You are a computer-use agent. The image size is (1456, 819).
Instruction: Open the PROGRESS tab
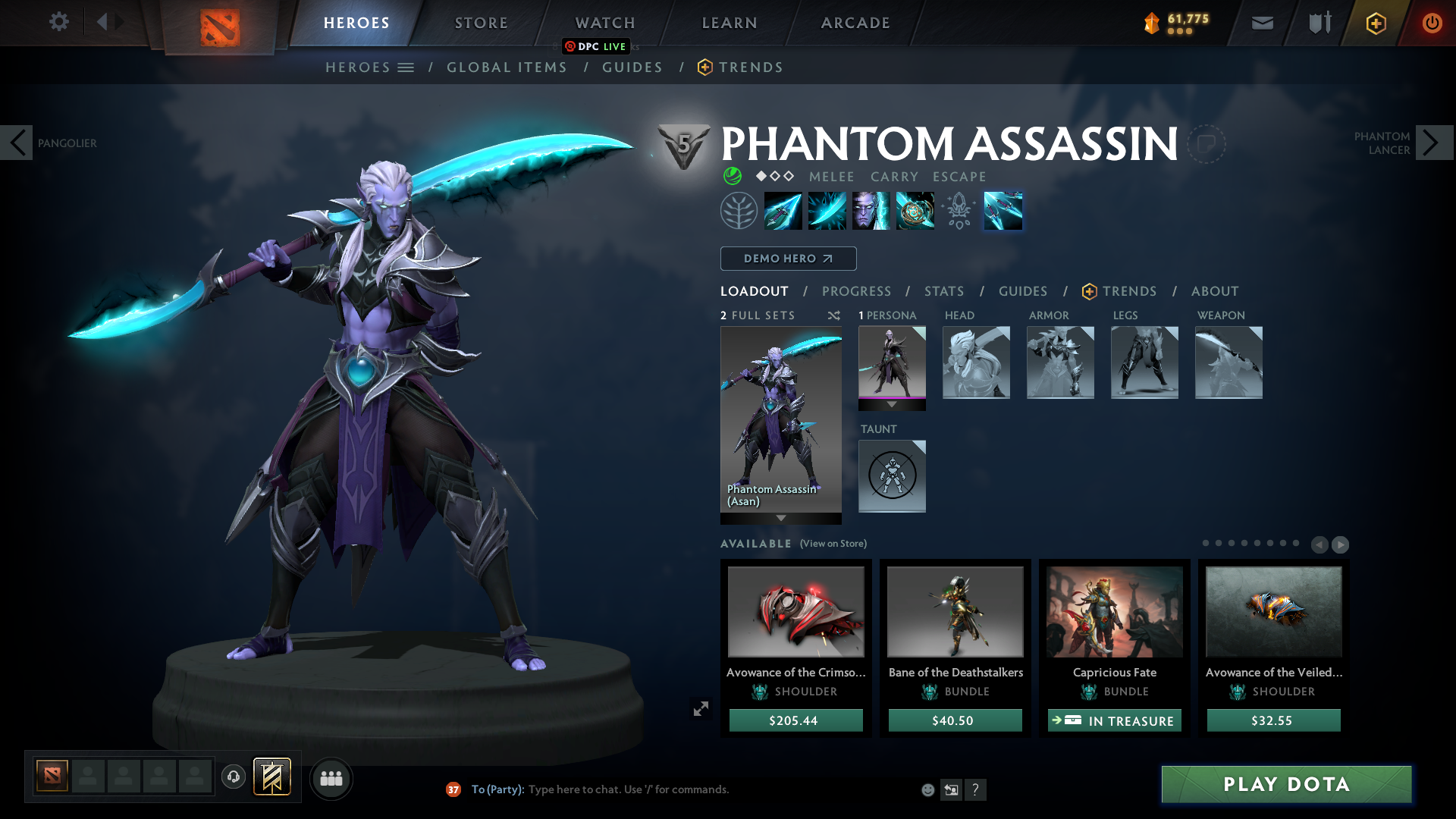tap(857, 291)
